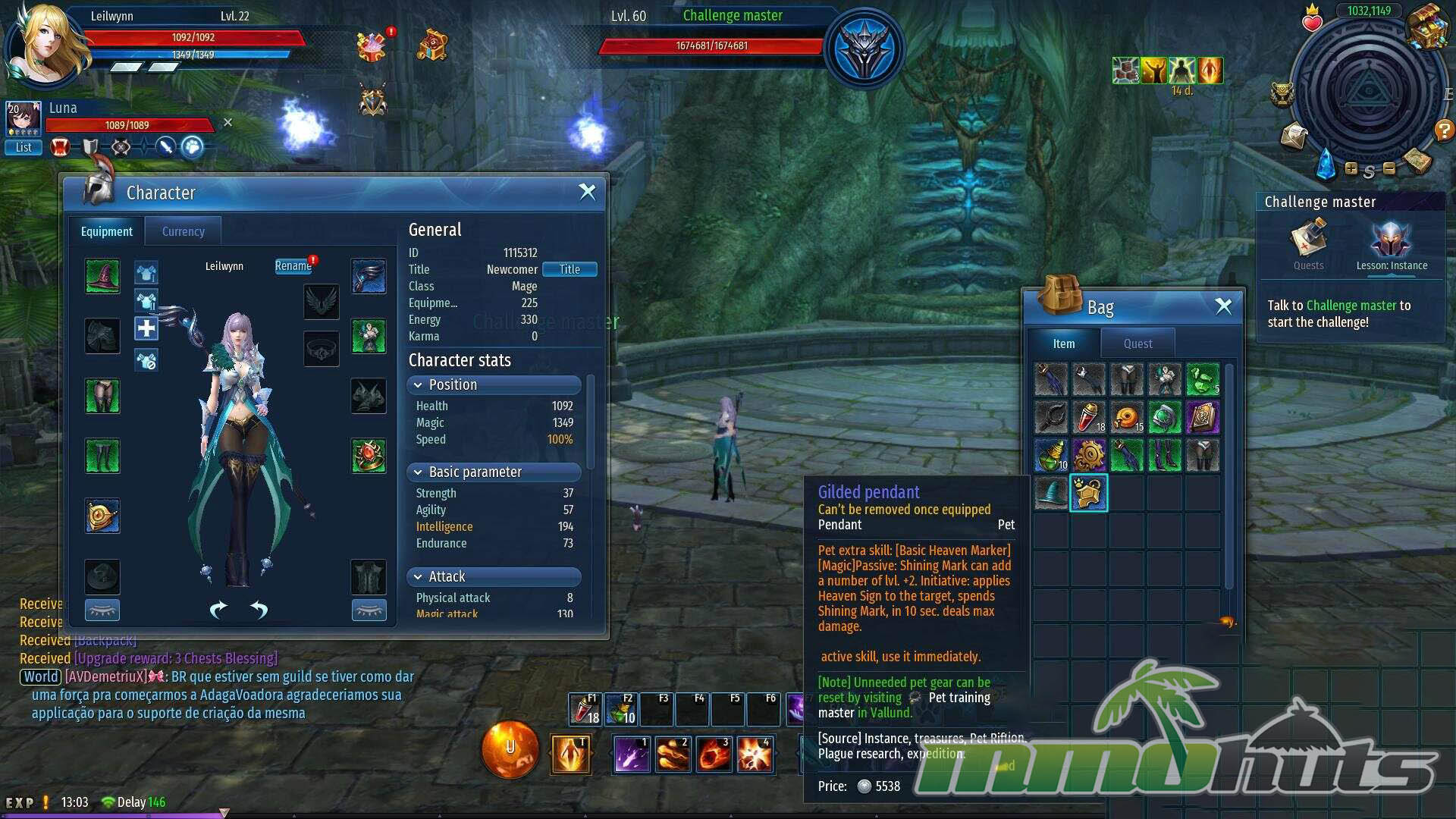This screenshot has height=819, width=1456.
Task: Click the Rename button
Action: [x=293, y=265]
